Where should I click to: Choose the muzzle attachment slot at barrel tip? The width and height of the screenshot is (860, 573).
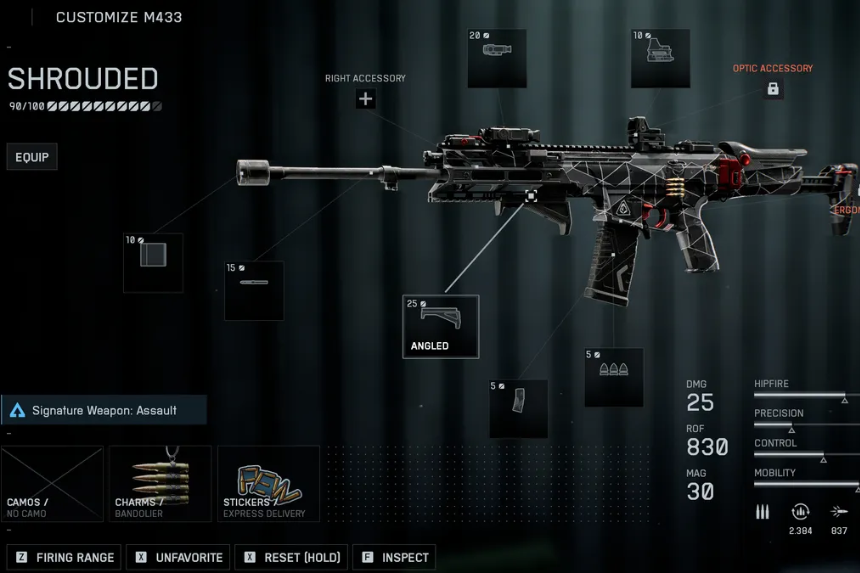point(153,263)
